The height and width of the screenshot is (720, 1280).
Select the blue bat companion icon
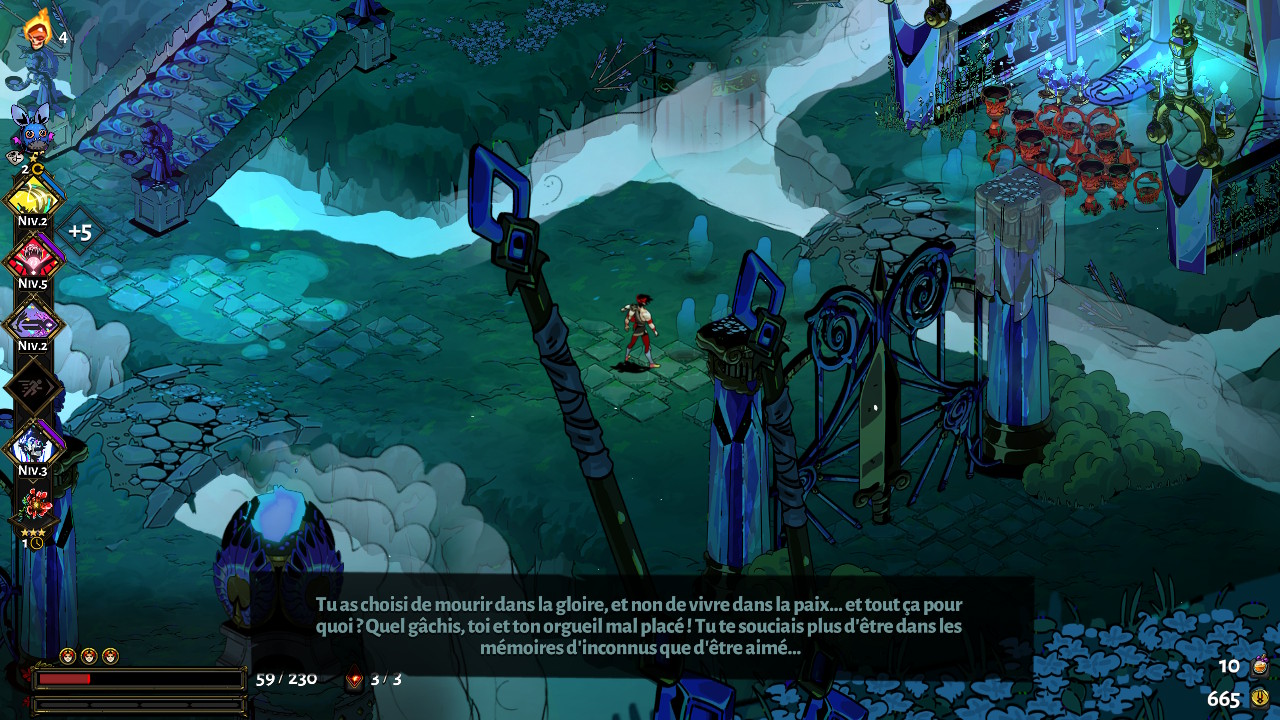pyautogui.click(x=31, y=130)
